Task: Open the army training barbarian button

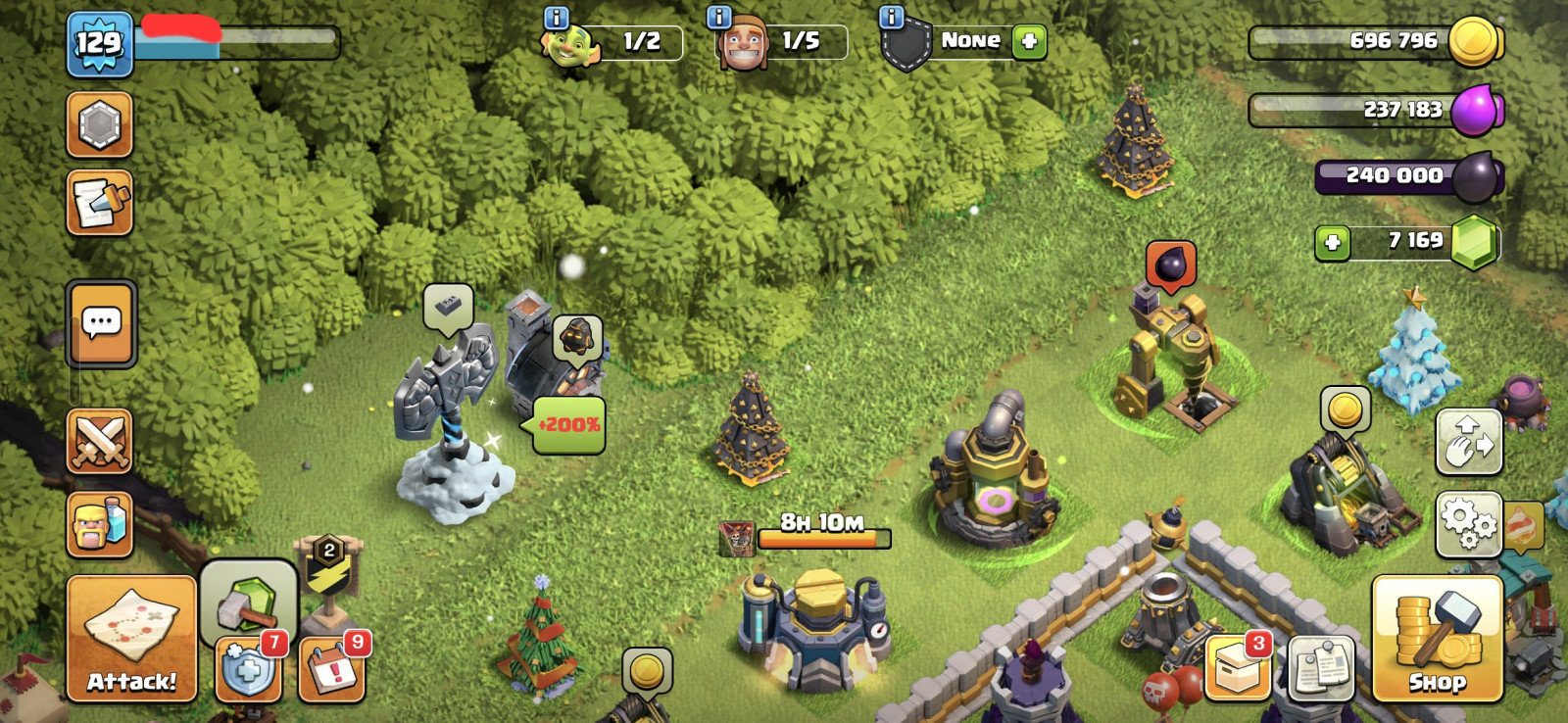Action: tap(100, 524)
